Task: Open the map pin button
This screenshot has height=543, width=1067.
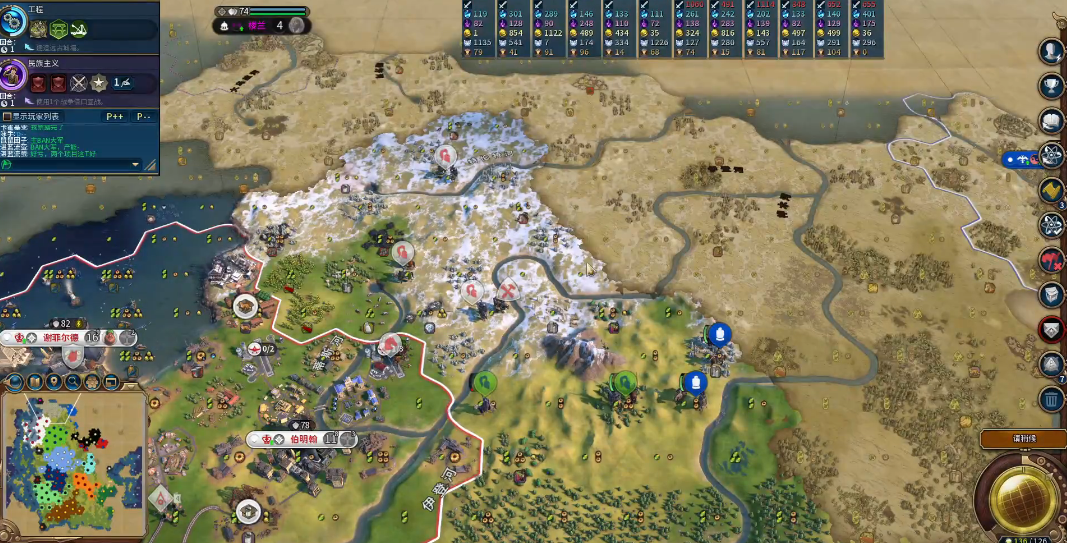Action: coord(54,381)
